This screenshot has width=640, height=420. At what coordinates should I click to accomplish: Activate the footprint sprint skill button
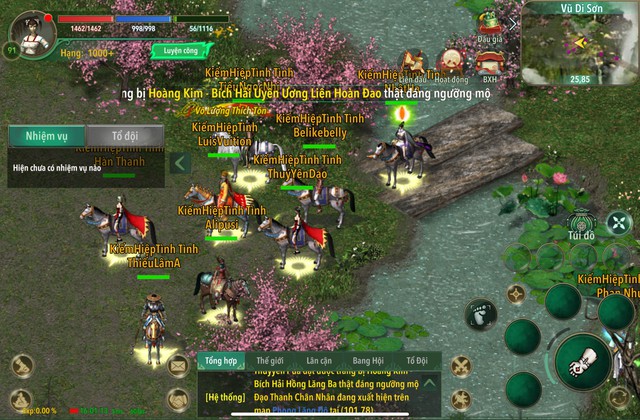point(481,314)
